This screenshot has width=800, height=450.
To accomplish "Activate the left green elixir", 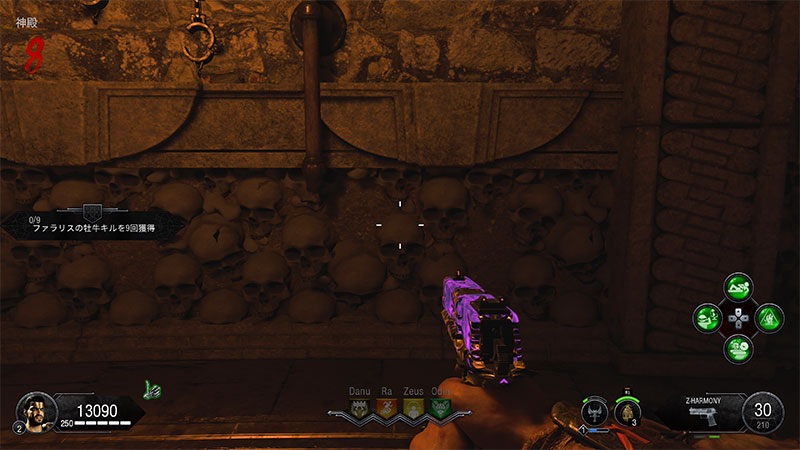I will 708,319.
